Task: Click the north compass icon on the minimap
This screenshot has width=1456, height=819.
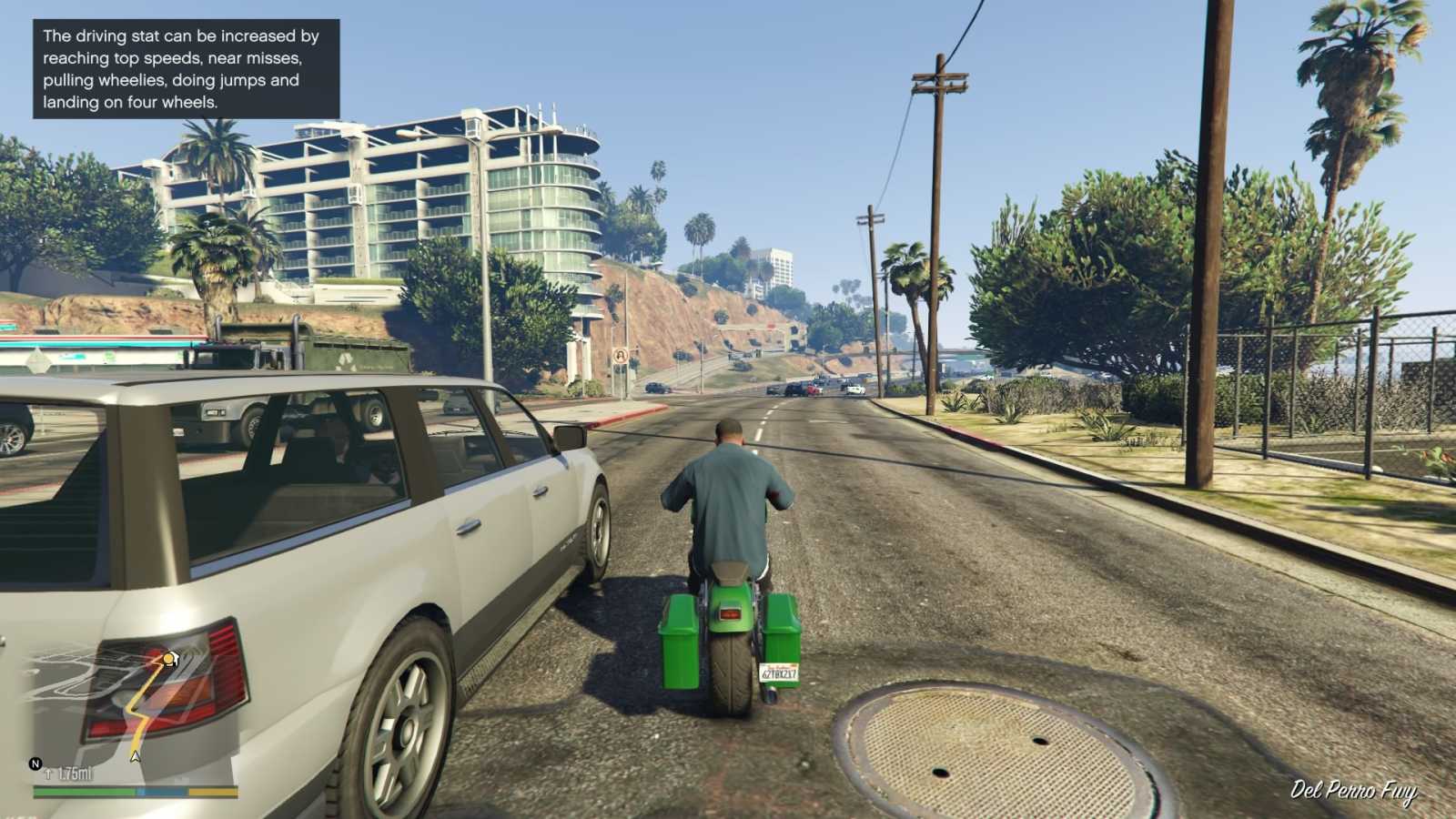Action: [x=35, y=763]
